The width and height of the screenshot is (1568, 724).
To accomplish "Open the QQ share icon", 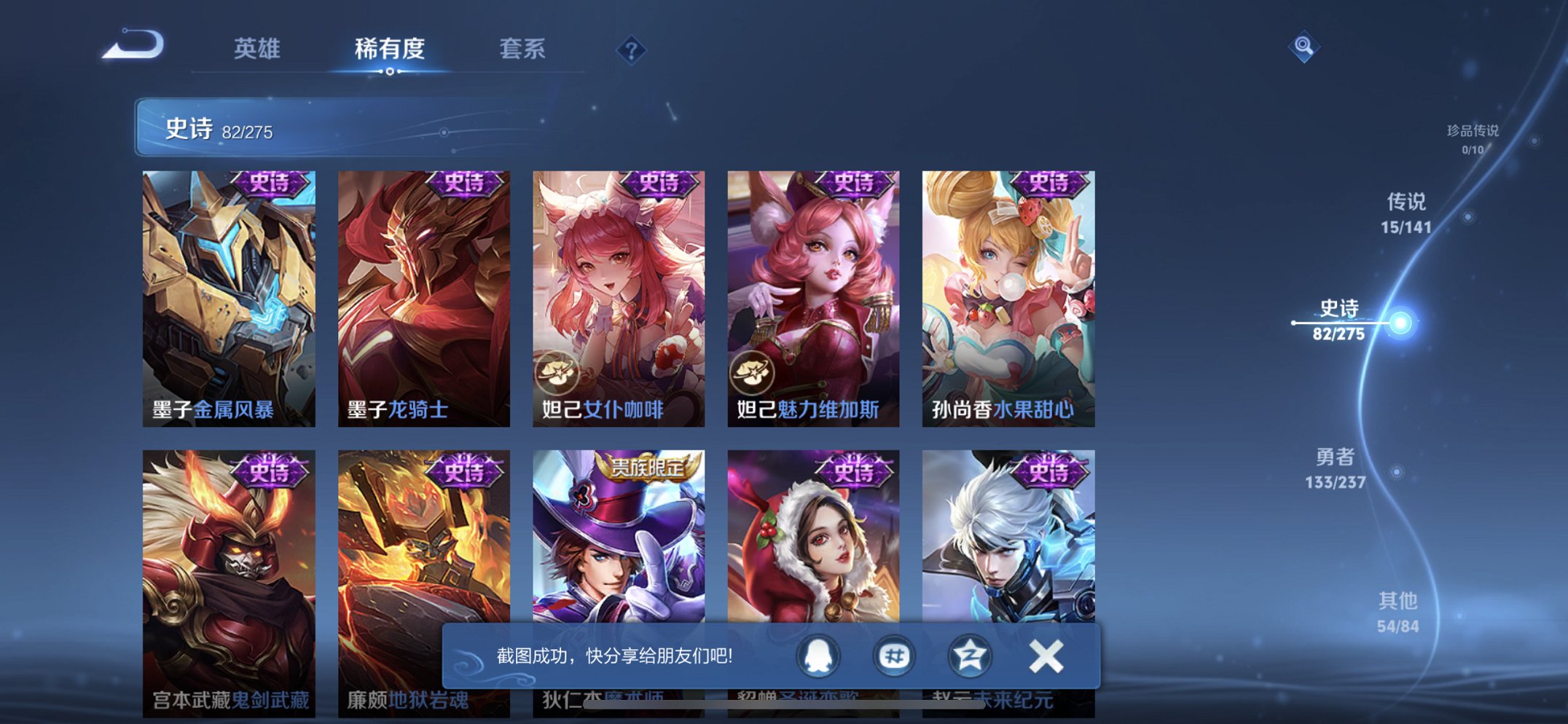I will (x=819, y=655).
